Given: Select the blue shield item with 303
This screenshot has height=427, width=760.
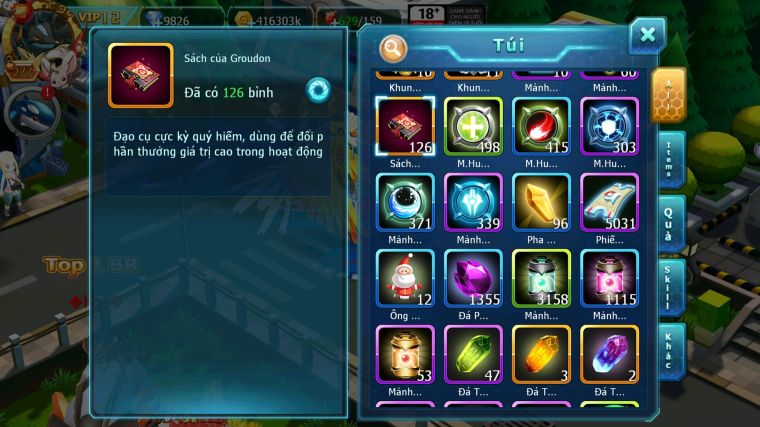Looking at the screenshot, I should 609,126.
